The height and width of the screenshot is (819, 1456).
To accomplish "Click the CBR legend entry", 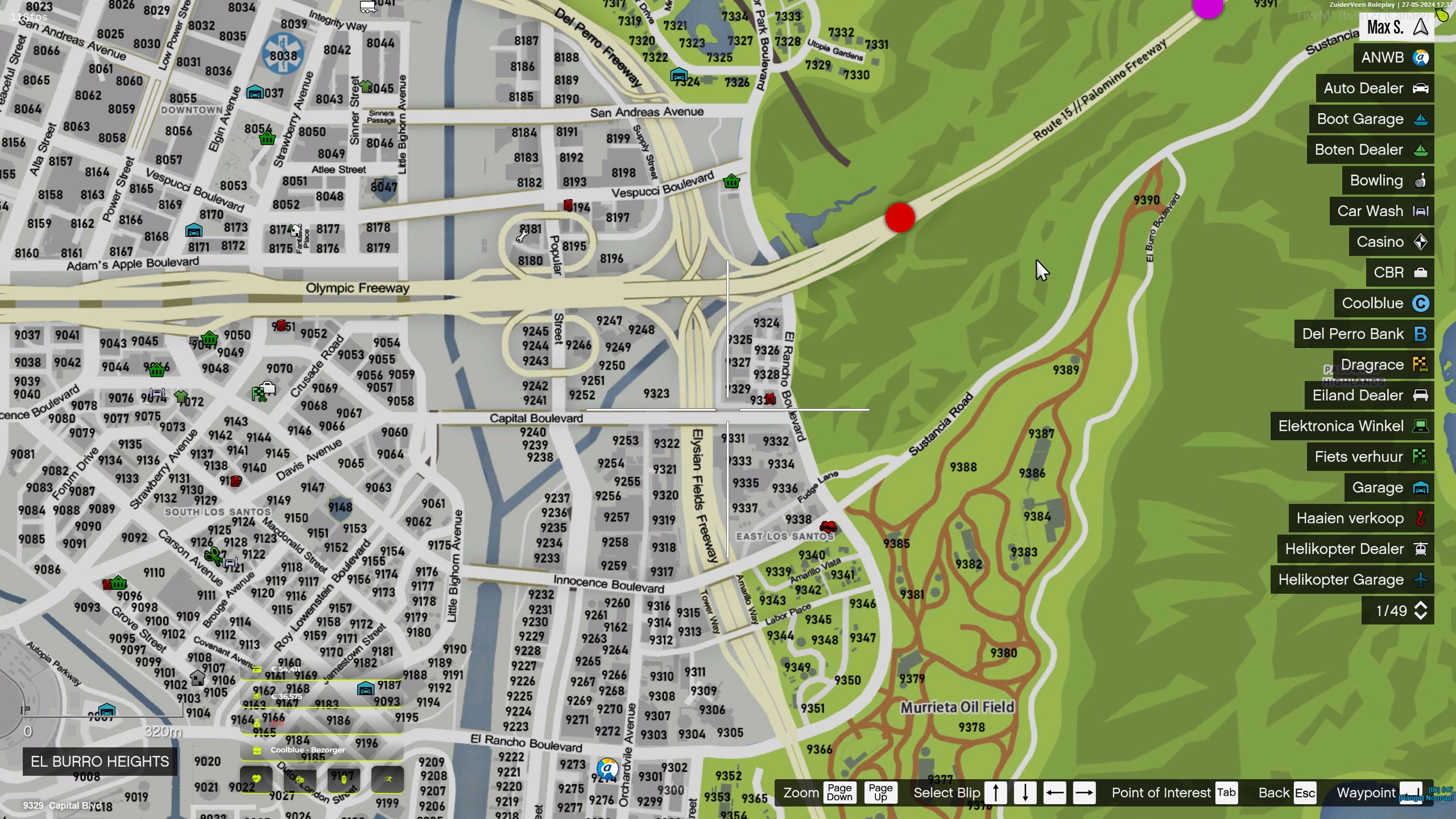I will [1400, 272].
